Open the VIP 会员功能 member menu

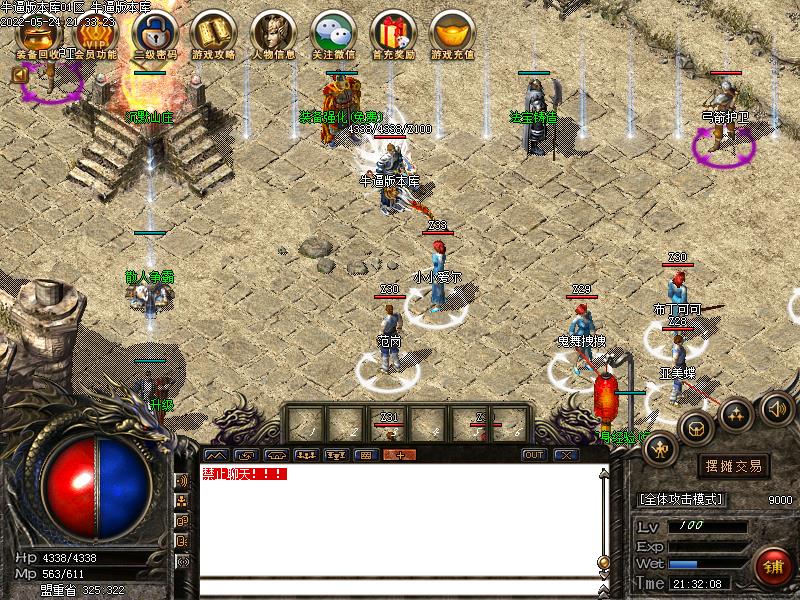pyautogui.click(x=99, y=34)
